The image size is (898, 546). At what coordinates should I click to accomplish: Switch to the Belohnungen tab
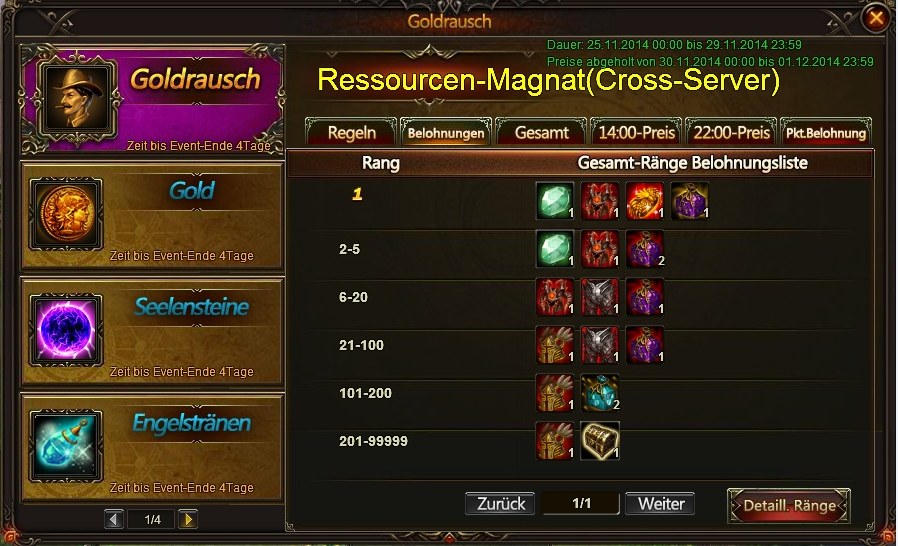click(446, 132)
